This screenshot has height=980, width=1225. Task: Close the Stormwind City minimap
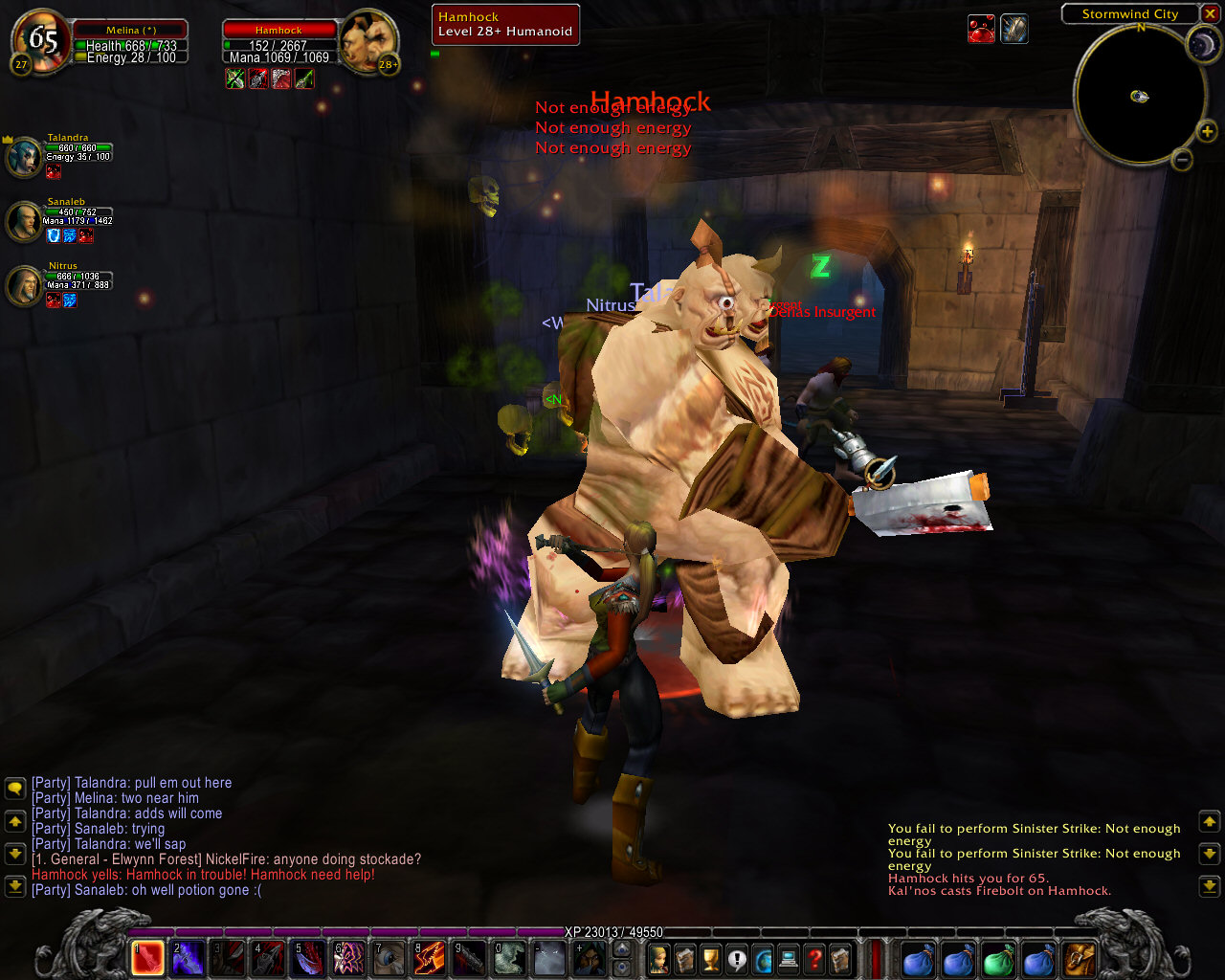[x=1211, y=14]
